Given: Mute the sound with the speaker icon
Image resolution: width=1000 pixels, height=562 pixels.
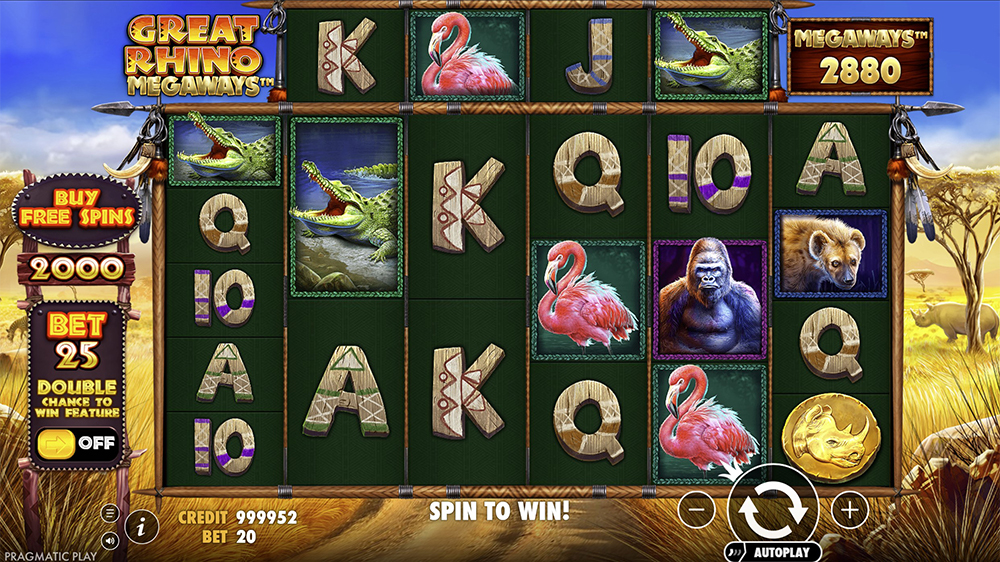Looking at the screenshot, I should pyautogui.click(x=110, y=540).
